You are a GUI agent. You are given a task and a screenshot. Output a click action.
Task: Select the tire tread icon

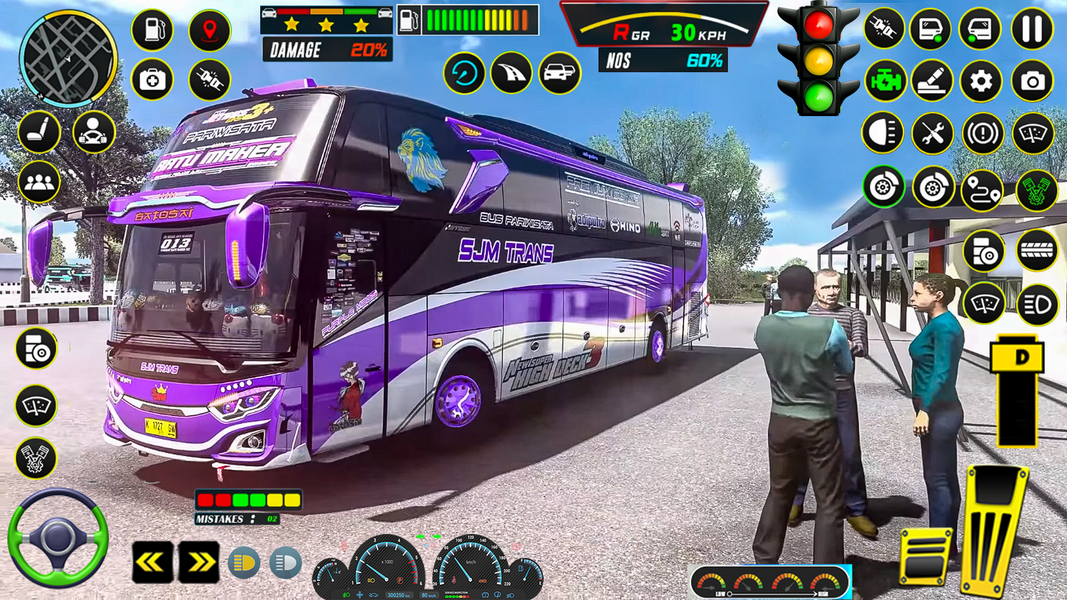[1037, 250]
